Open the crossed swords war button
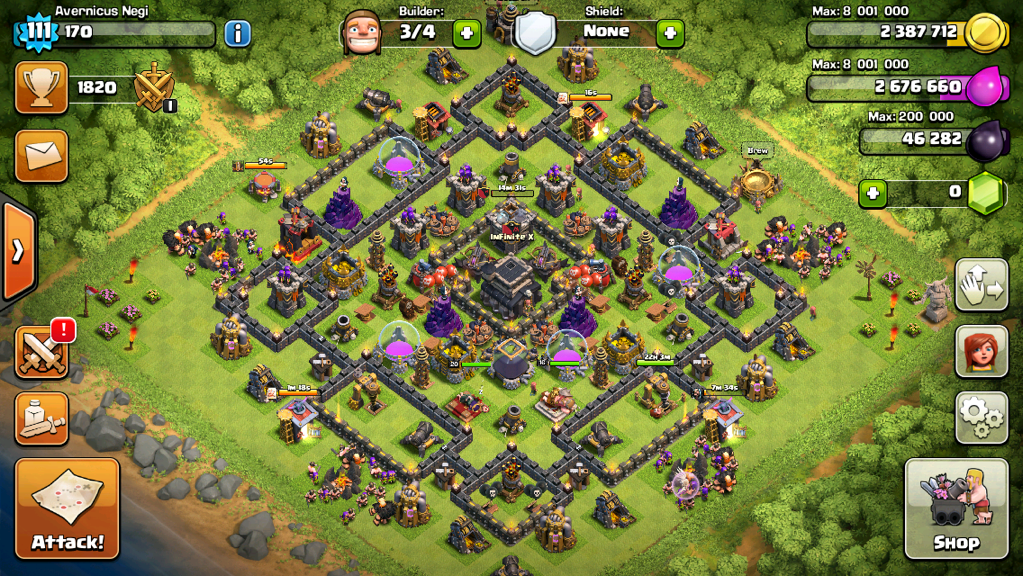 [42, 353]
